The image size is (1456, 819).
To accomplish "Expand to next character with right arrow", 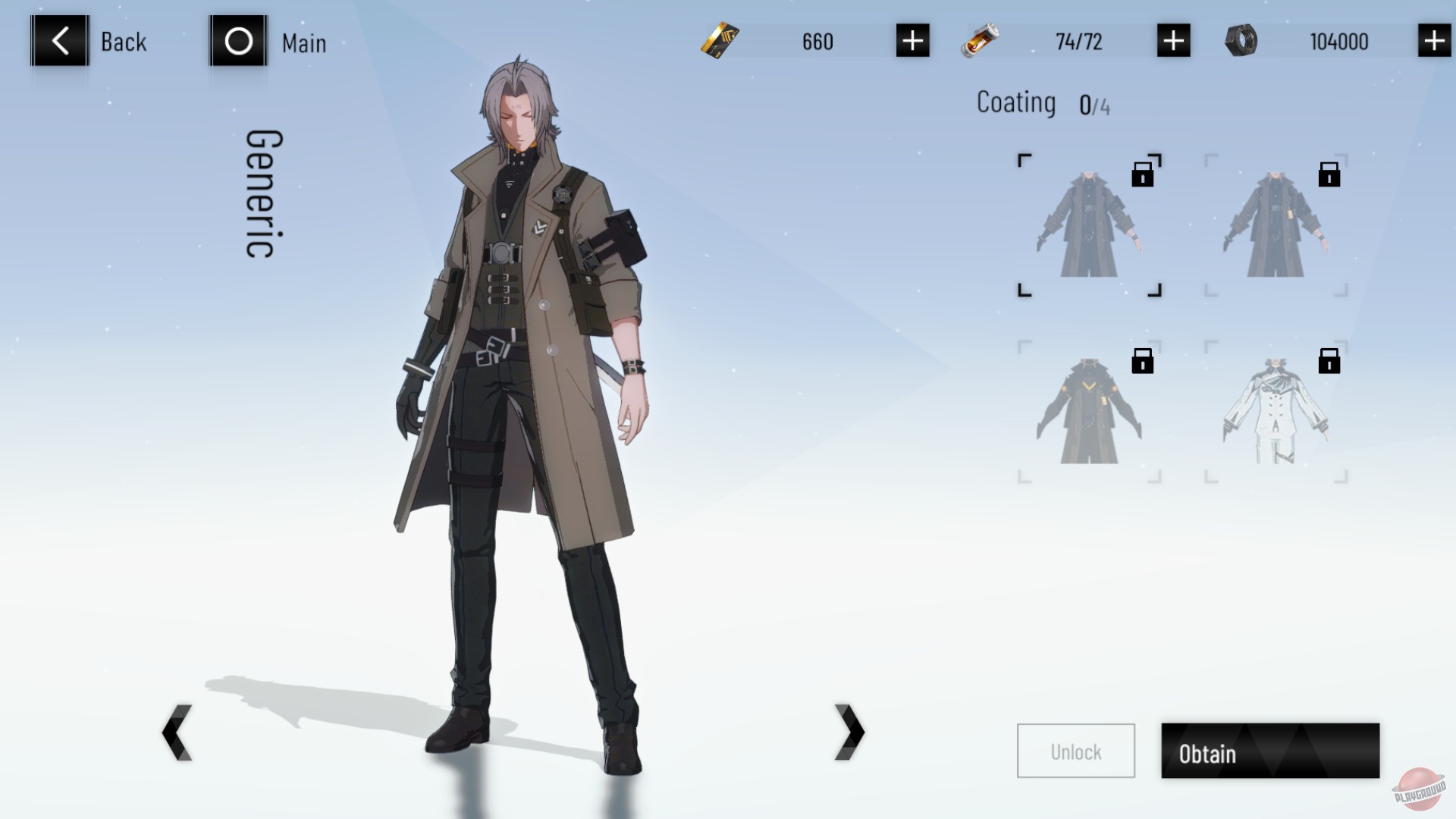I will click(849, 732).
